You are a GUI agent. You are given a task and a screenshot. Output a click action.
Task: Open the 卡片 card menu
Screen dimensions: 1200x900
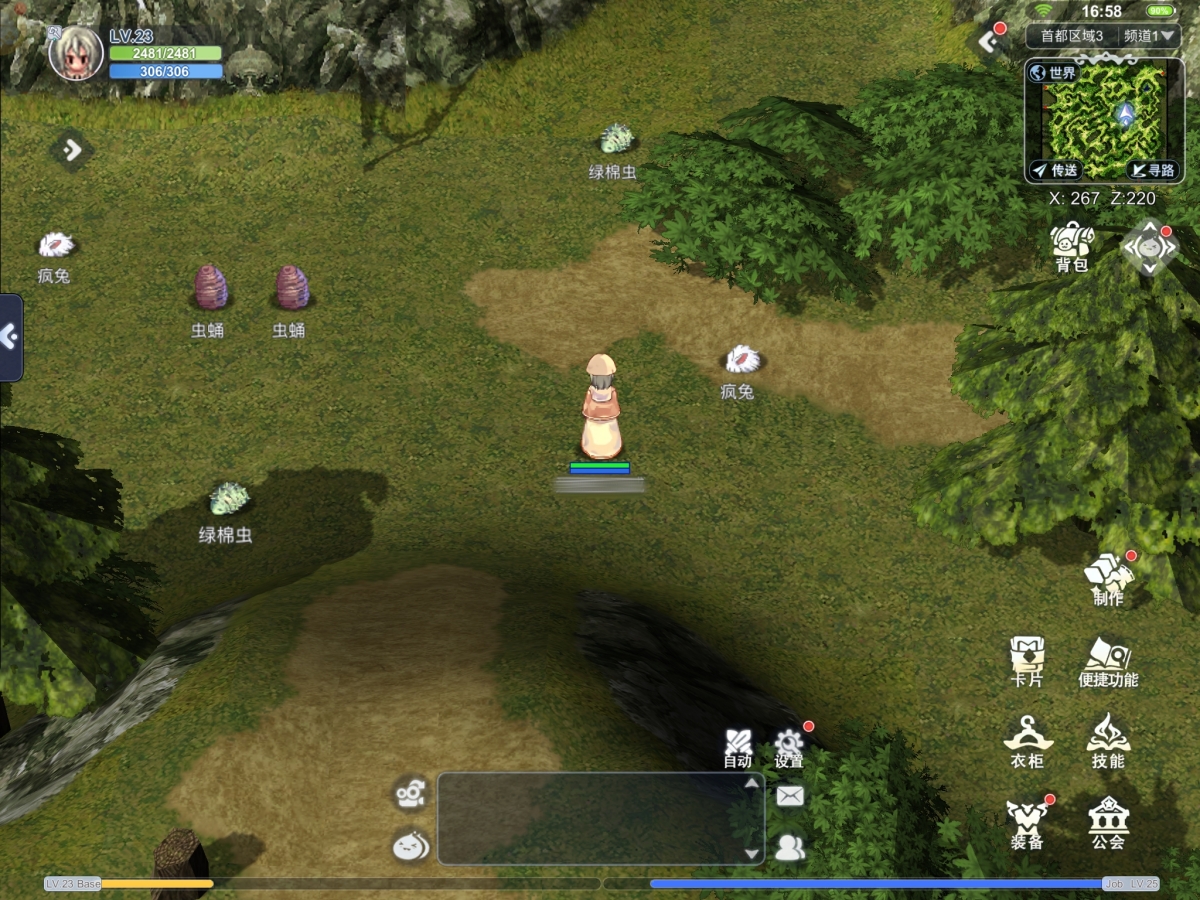pos(1026,660)
